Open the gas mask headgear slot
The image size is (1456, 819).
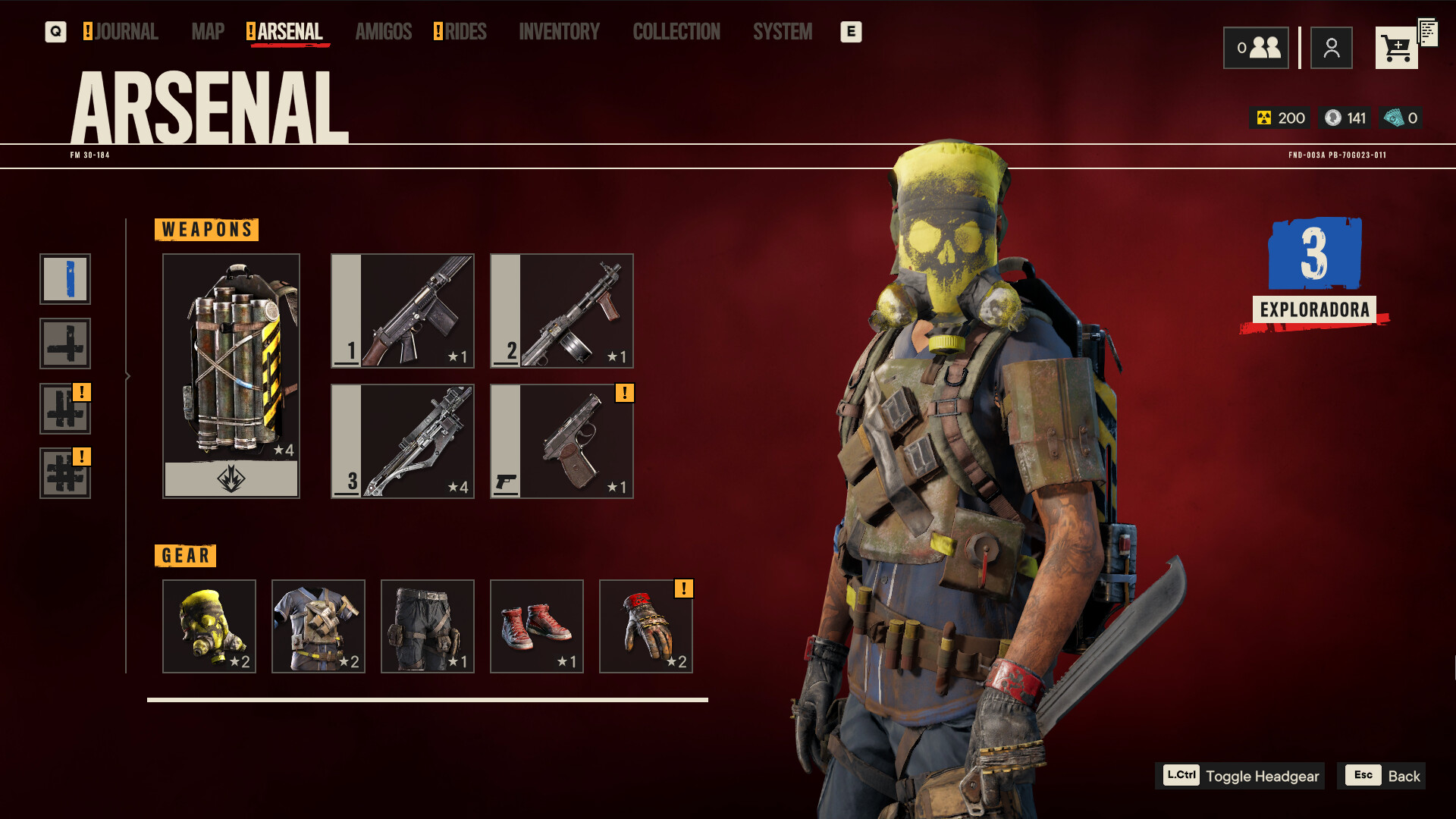209,626
